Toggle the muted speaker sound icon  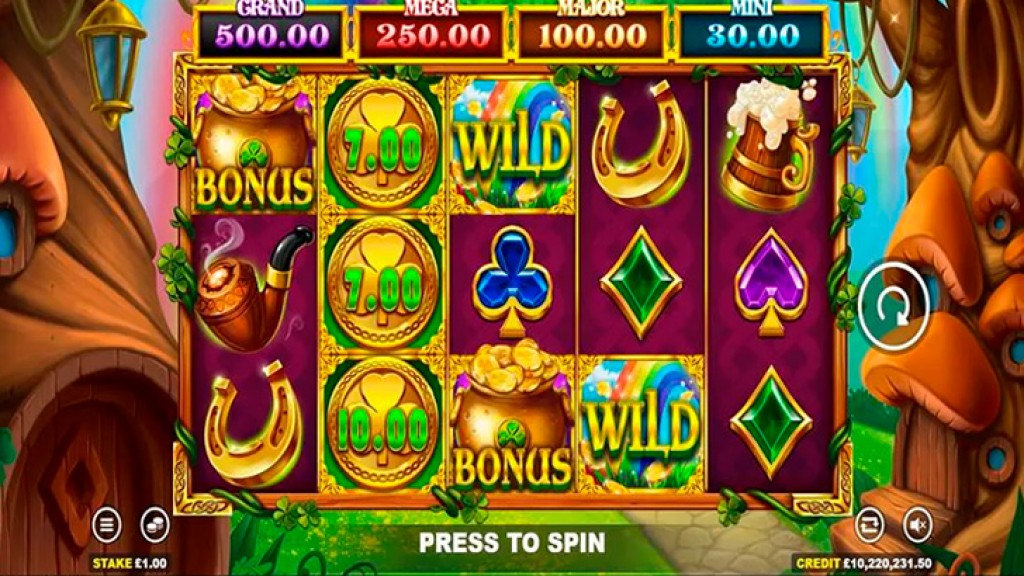916,523
